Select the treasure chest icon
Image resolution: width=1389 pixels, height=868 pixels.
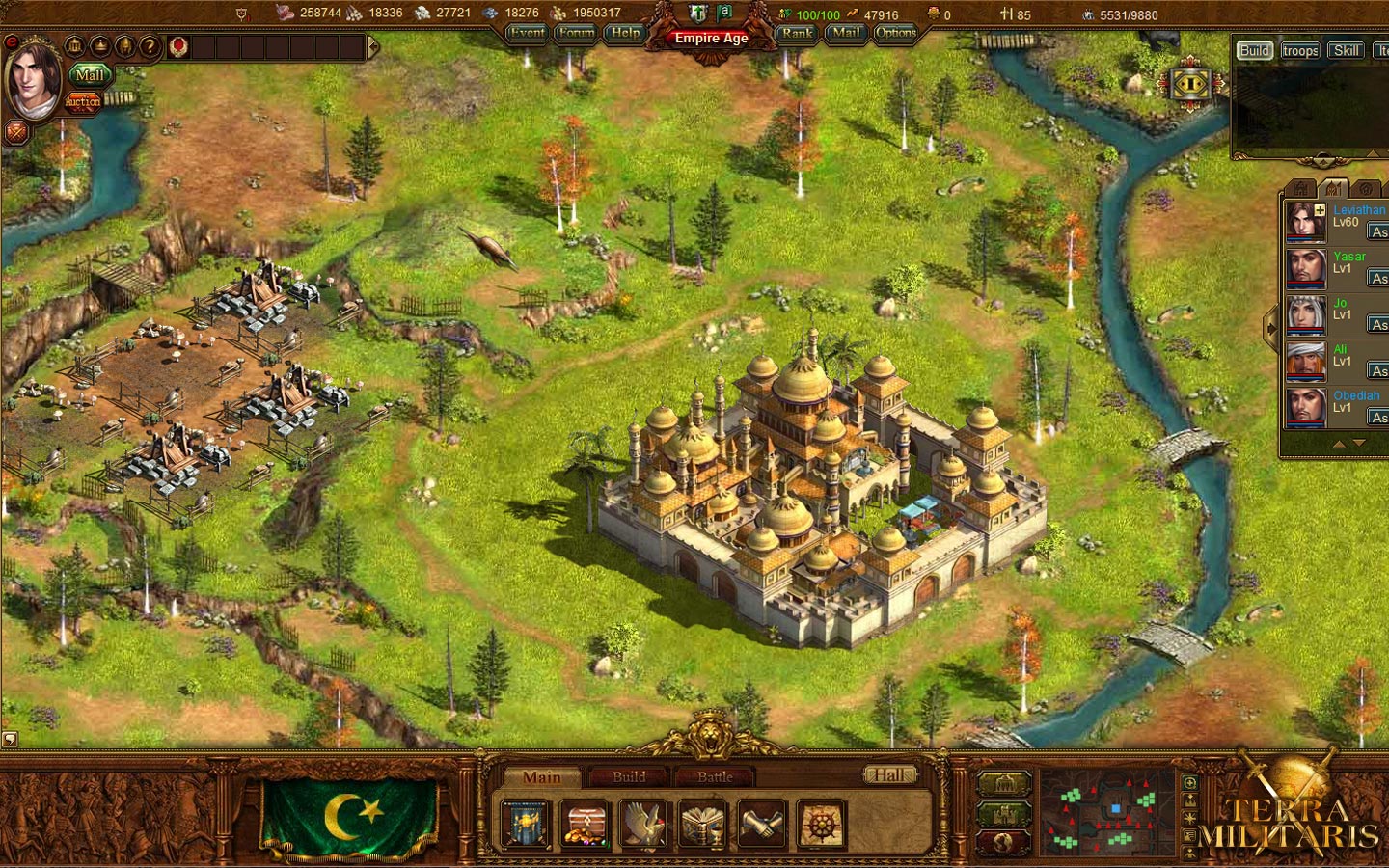point(586,826)
